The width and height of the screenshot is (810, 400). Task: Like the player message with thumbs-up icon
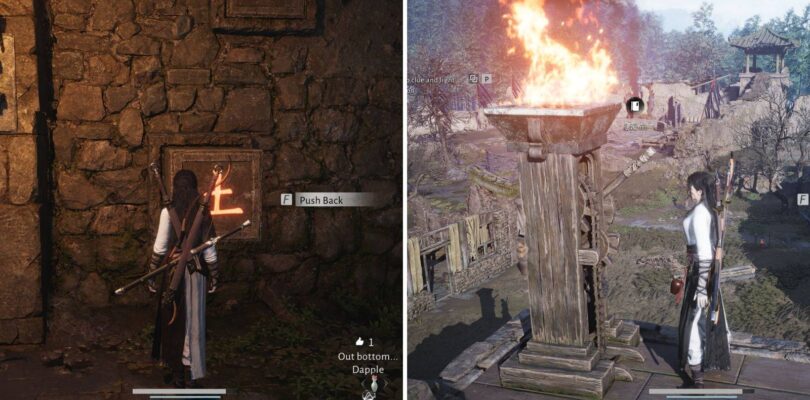pyautogui.click(x=358, y=341)
